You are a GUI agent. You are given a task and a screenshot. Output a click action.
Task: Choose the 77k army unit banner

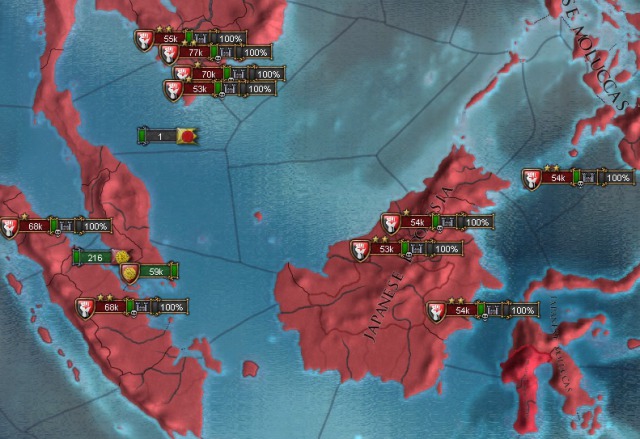(196, 52)
